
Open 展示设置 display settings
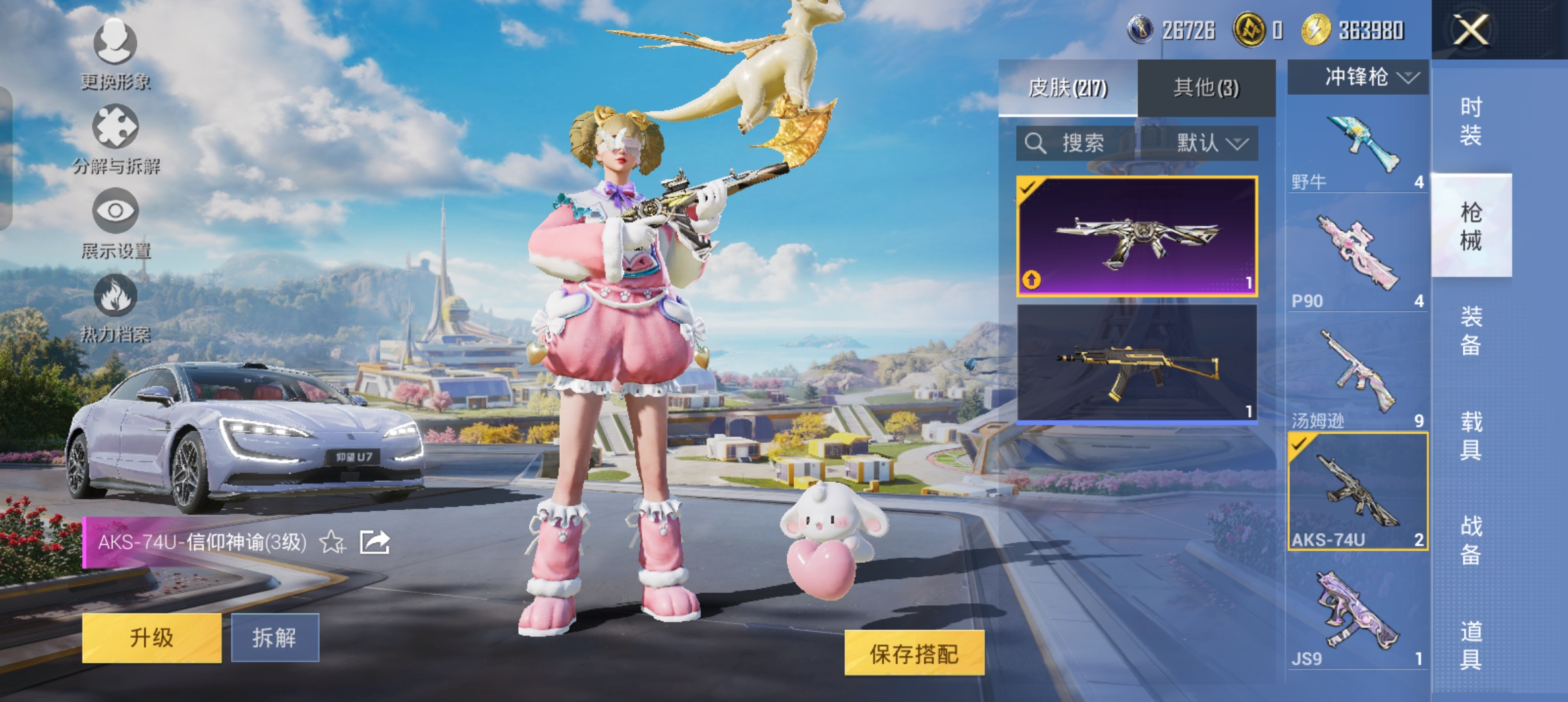(116, 227)
